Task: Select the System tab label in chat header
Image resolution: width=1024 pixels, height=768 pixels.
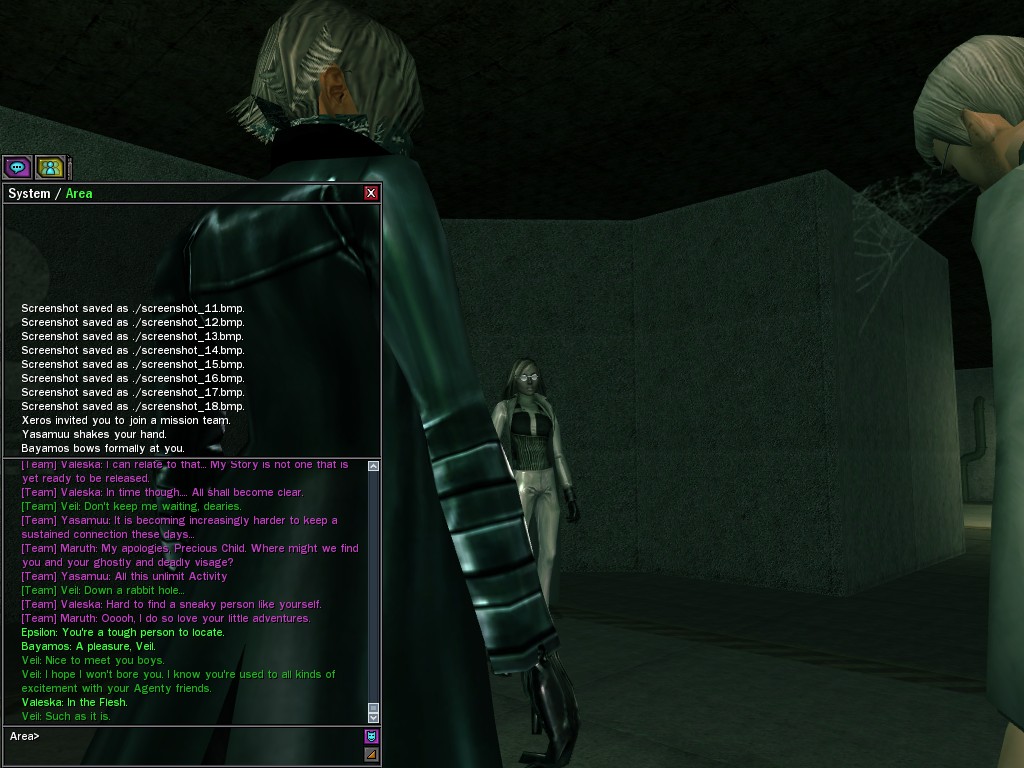Action: point(29,193)
